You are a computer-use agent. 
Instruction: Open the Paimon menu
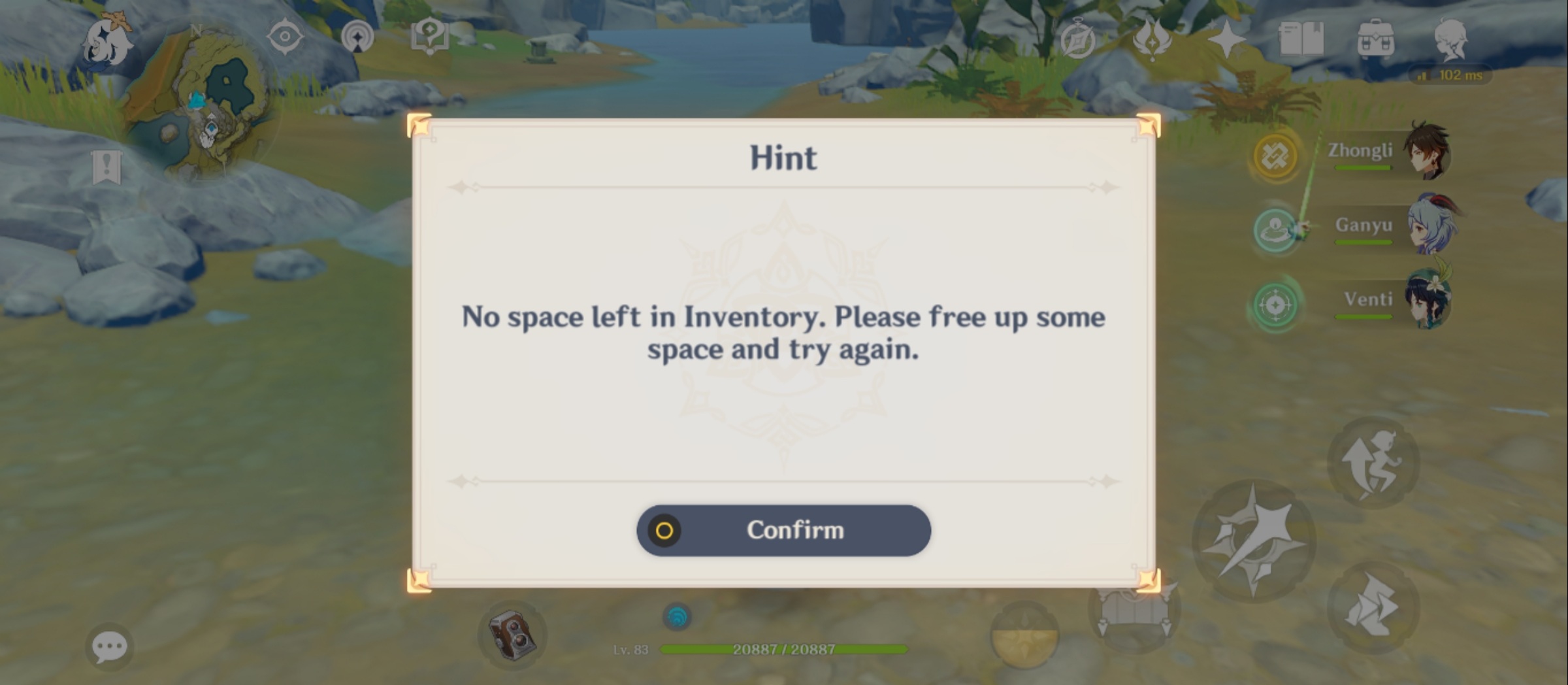[108, 41]
